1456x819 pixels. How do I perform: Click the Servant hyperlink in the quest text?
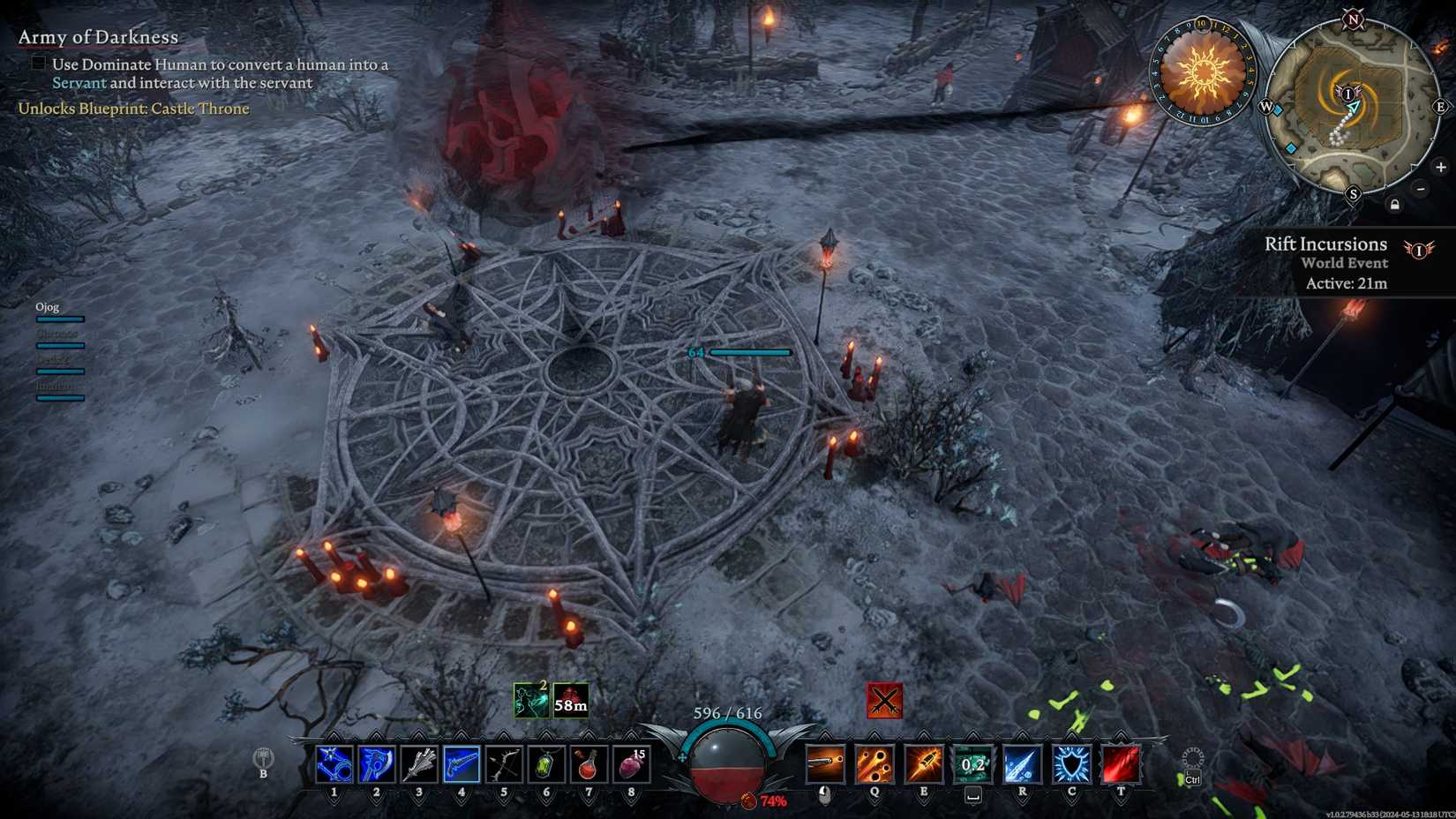(79, 82)
